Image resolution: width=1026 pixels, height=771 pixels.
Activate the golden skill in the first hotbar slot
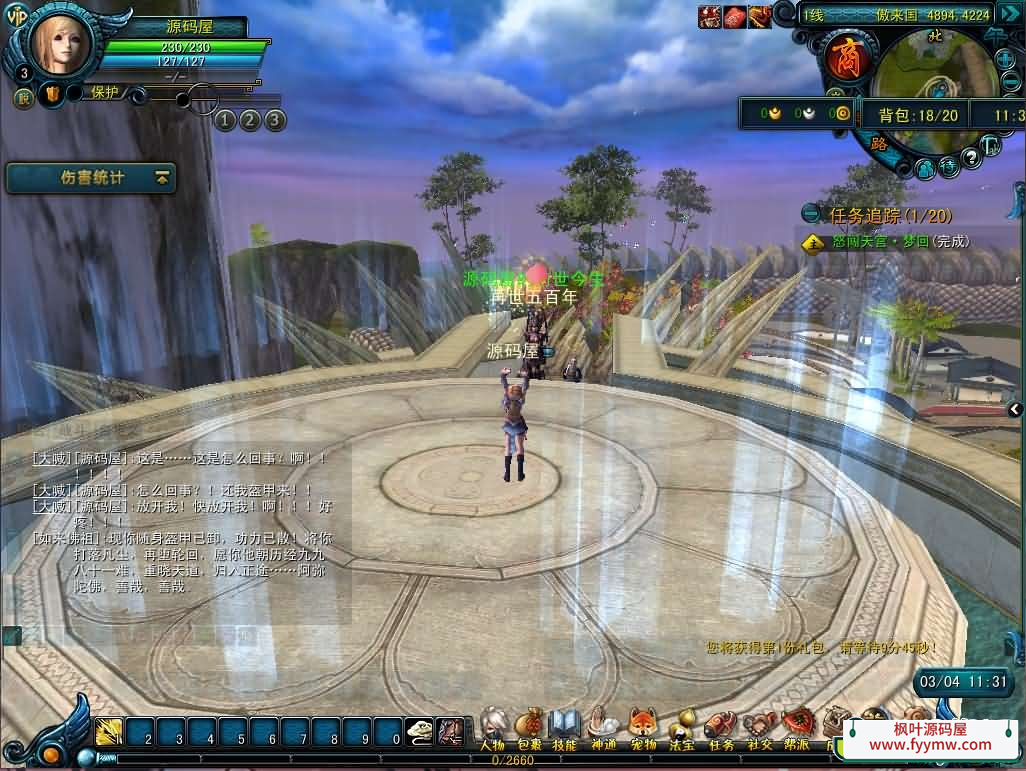pyautogui.click(x=109, y=733)
